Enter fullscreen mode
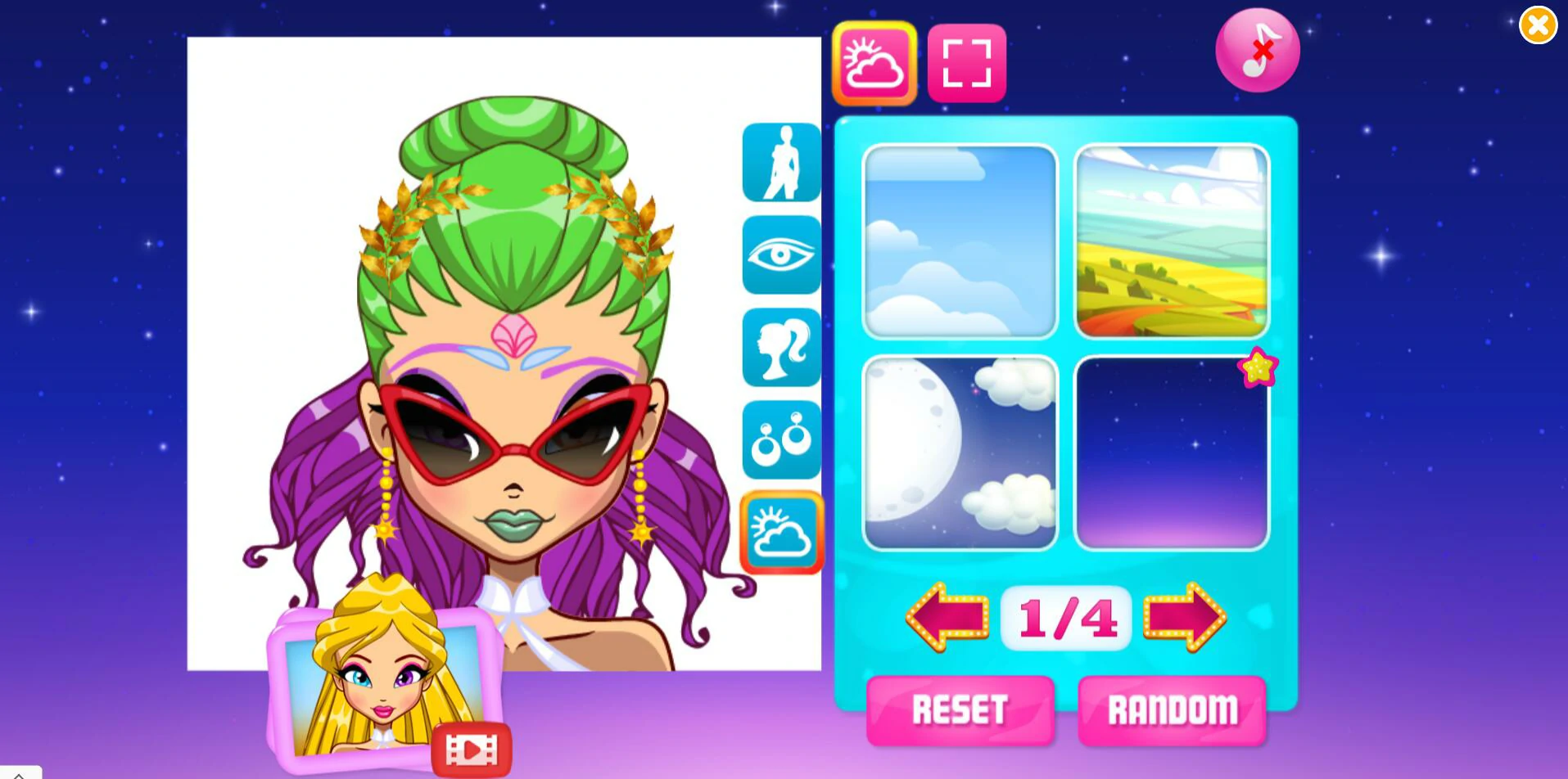 (965, 63)
